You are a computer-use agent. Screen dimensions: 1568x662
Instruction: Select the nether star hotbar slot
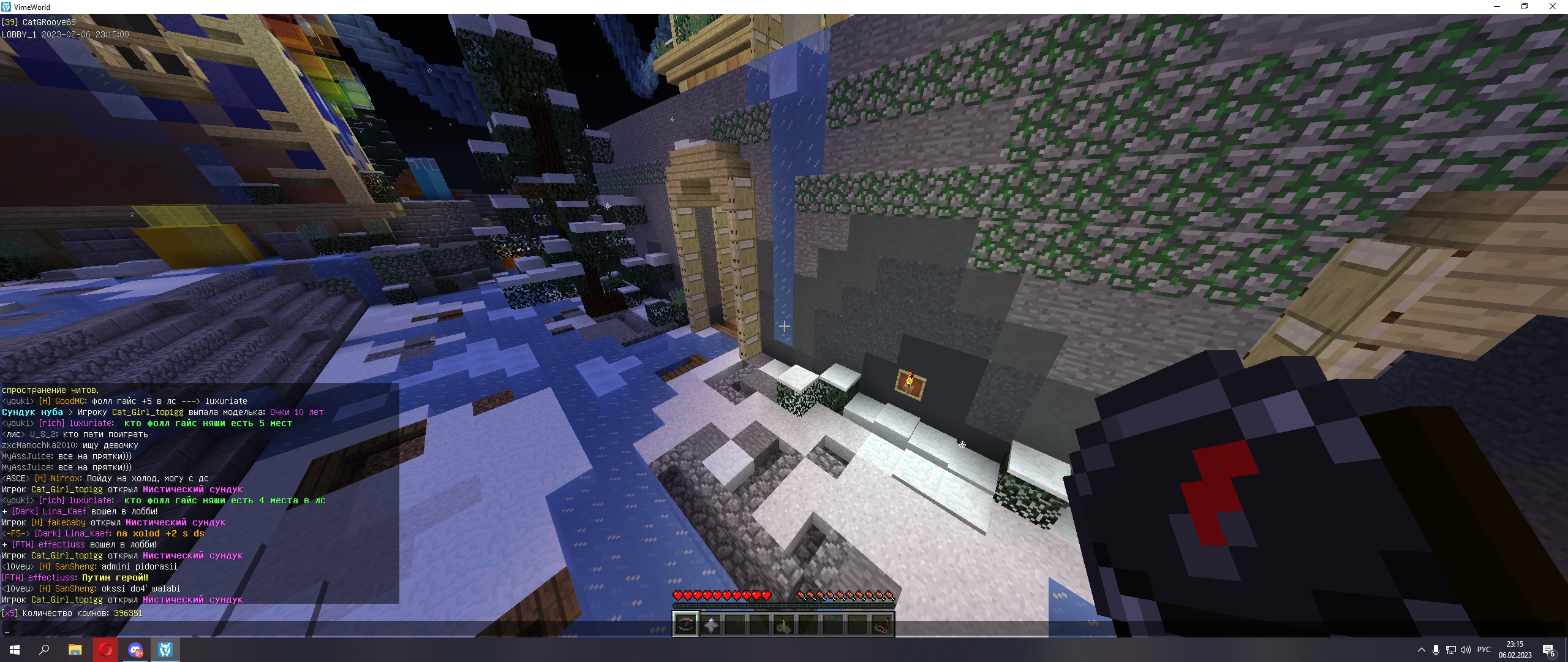[x=710, y=625]
